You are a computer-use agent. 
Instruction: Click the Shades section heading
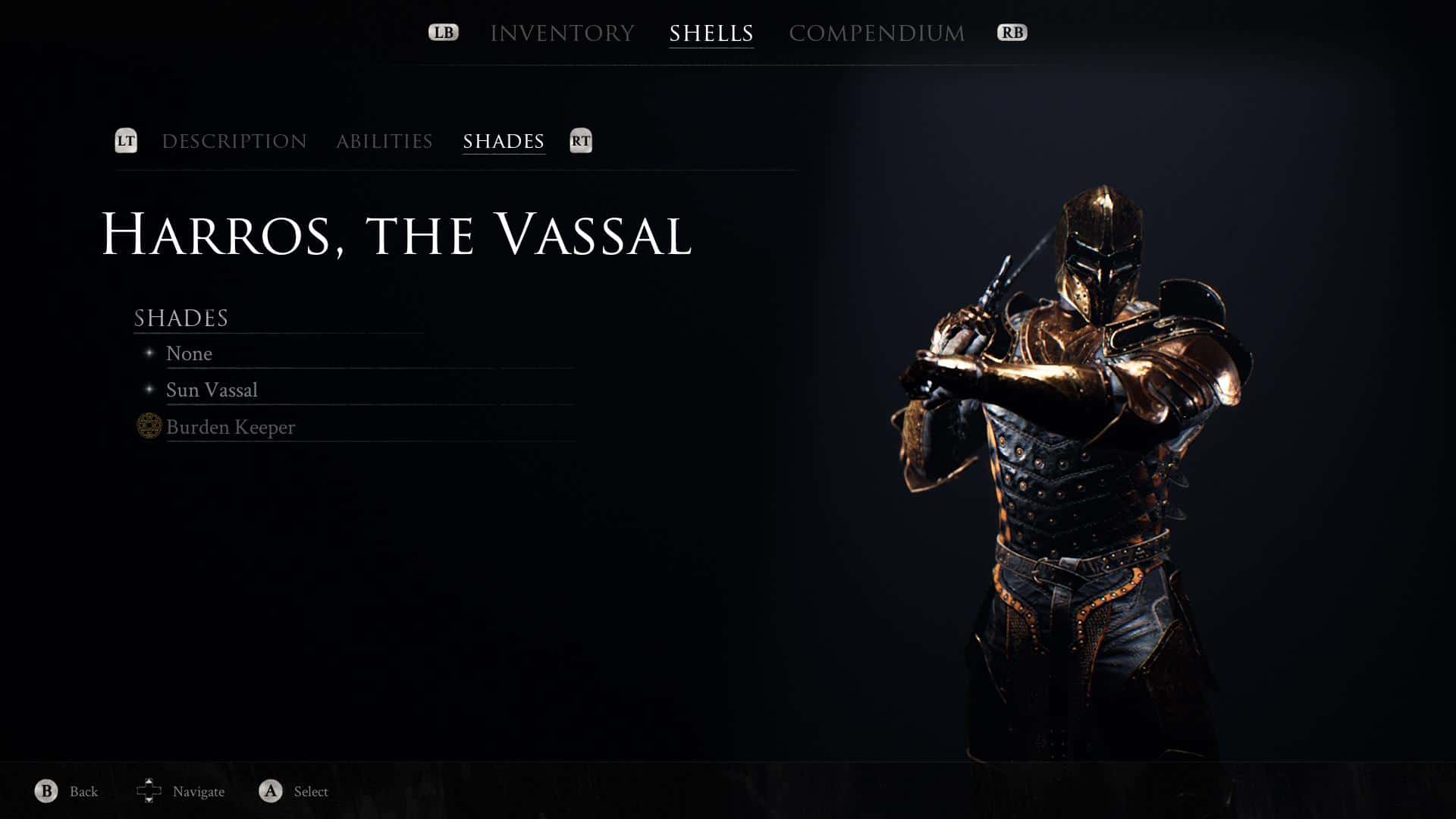(x=180, y=318)
